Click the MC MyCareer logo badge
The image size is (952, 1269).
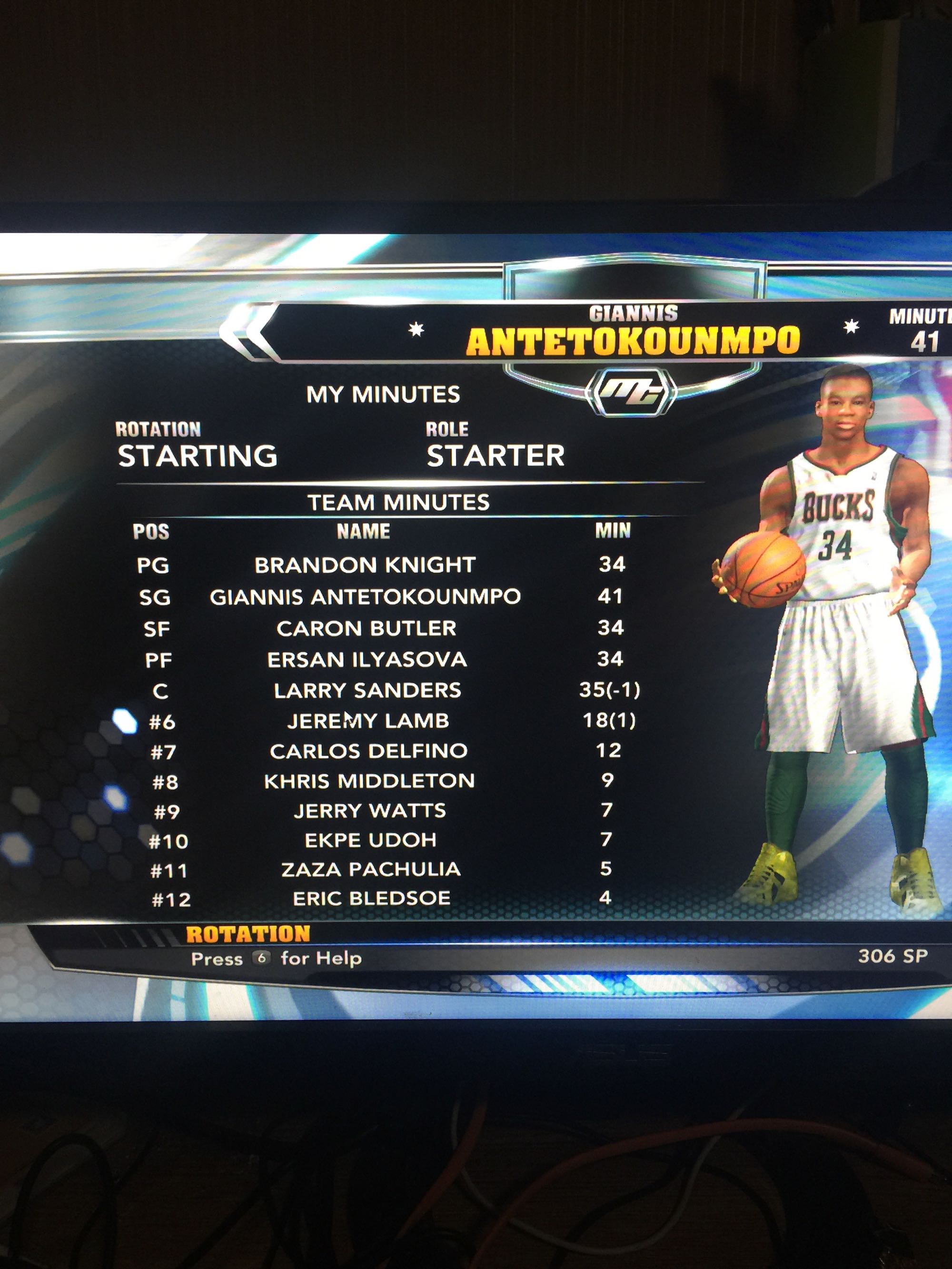tap(631, 392)
